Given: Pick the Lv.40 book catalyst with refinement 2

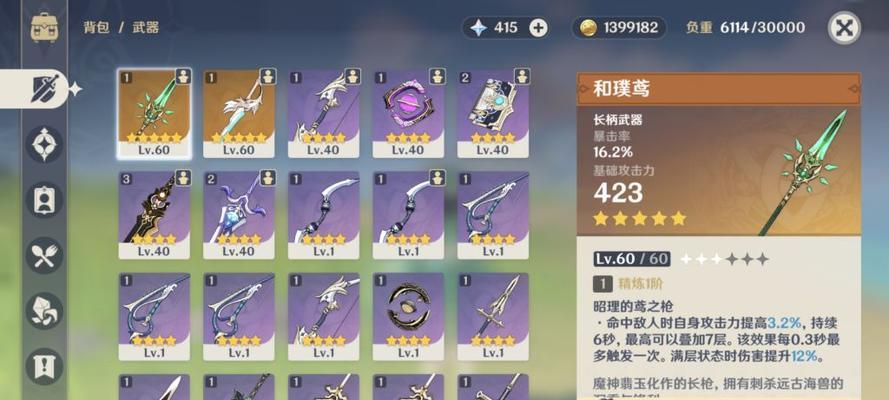Looking at the screenshot, I should tap(492, 113).
